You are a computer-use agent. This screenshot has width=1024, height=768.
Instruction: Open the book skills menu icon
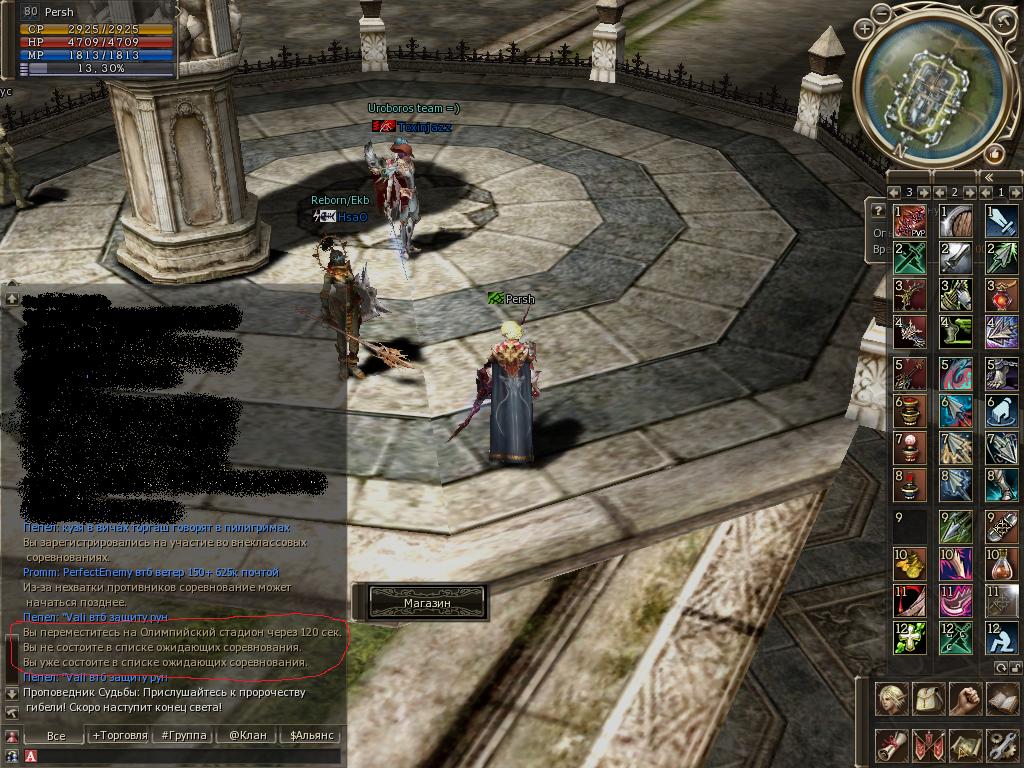(1001, 699)
